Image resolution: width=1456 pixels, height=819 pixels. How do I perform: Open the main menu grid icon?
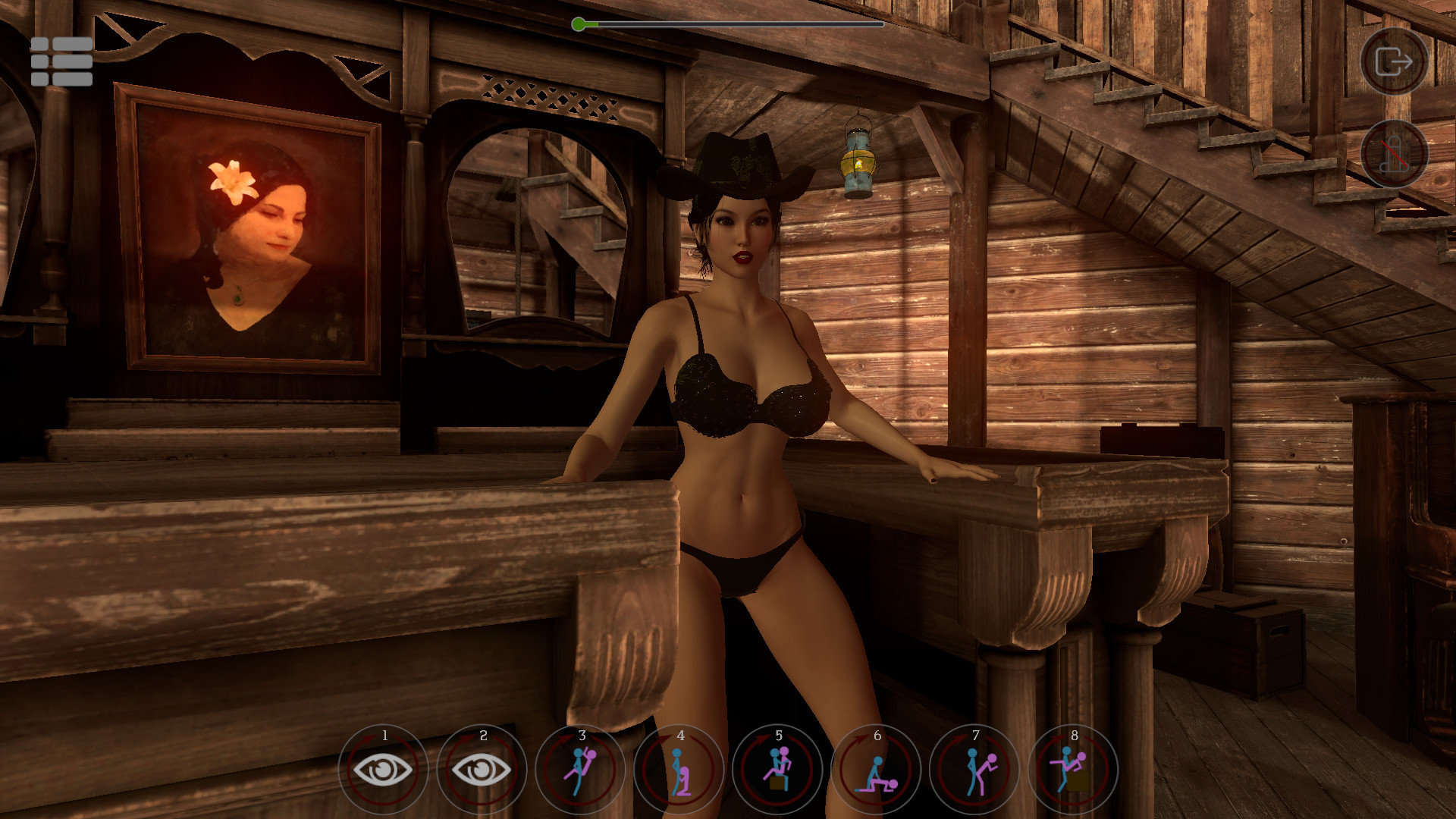[x=61, y=62]
